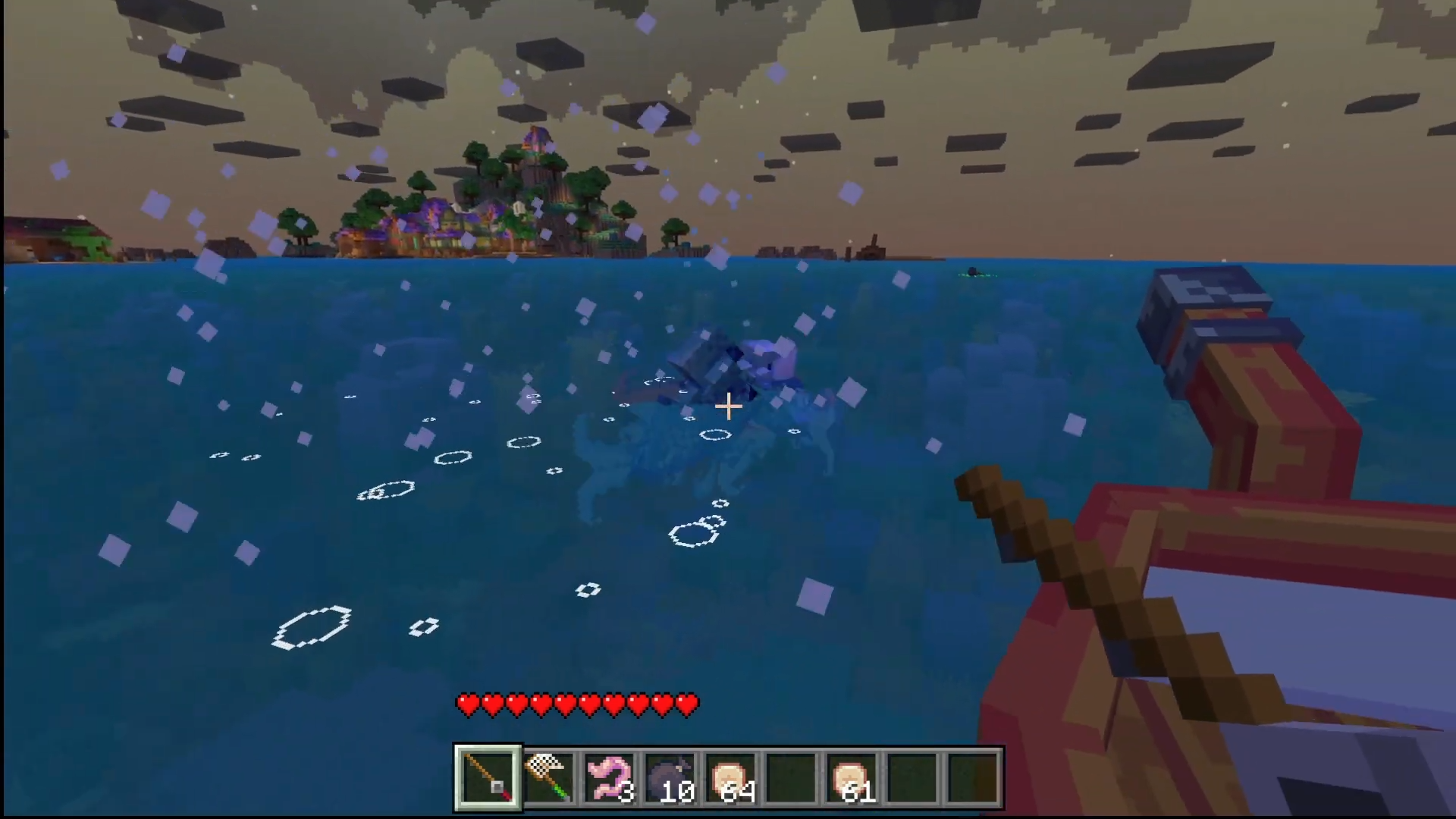
Task: Select the fishing rod hotbar slot
Action: pos(488,777)
